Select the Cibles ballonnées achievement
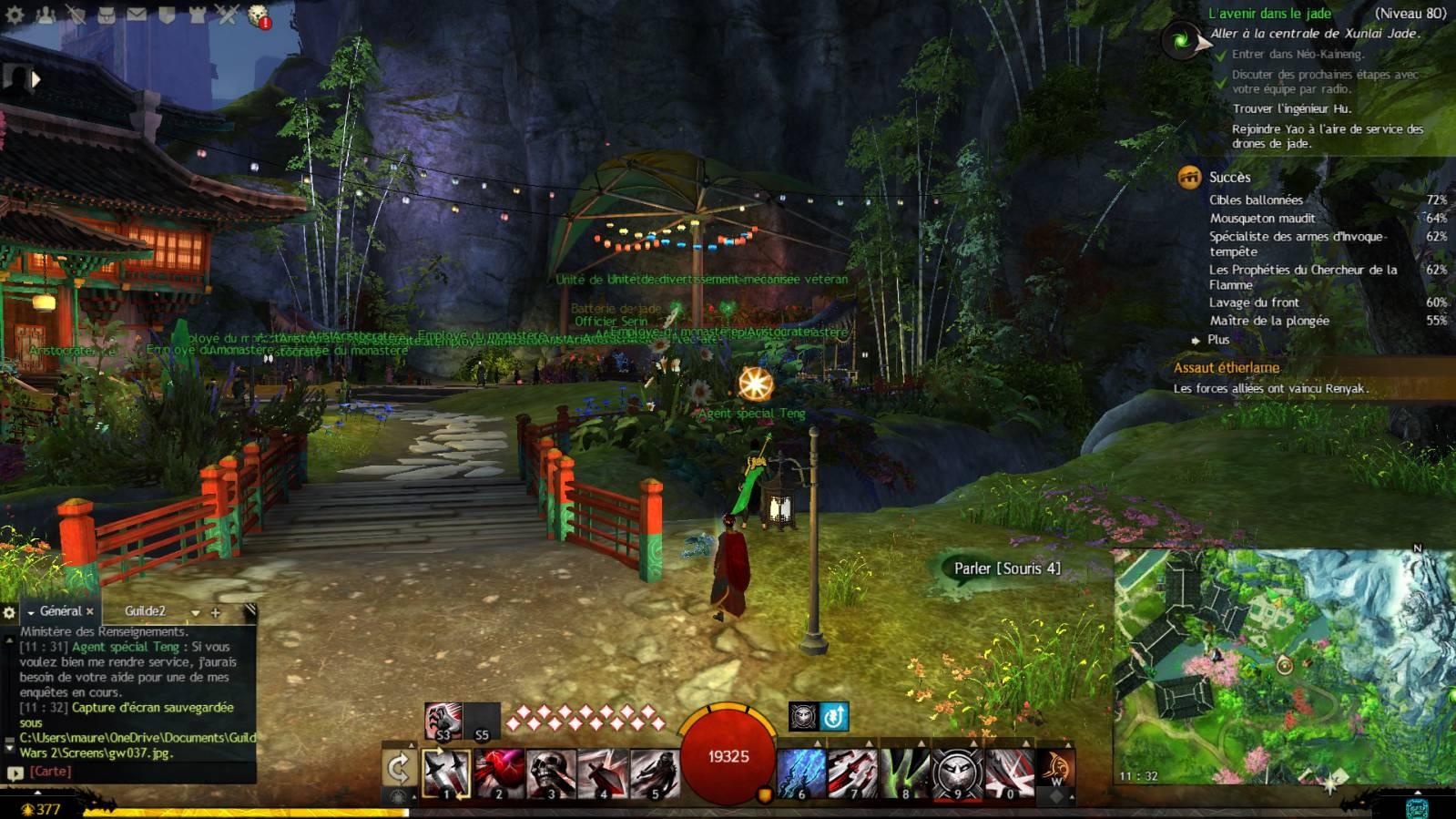The height and width of the screenshot is (819, 1456). (x=1256, y=200)
